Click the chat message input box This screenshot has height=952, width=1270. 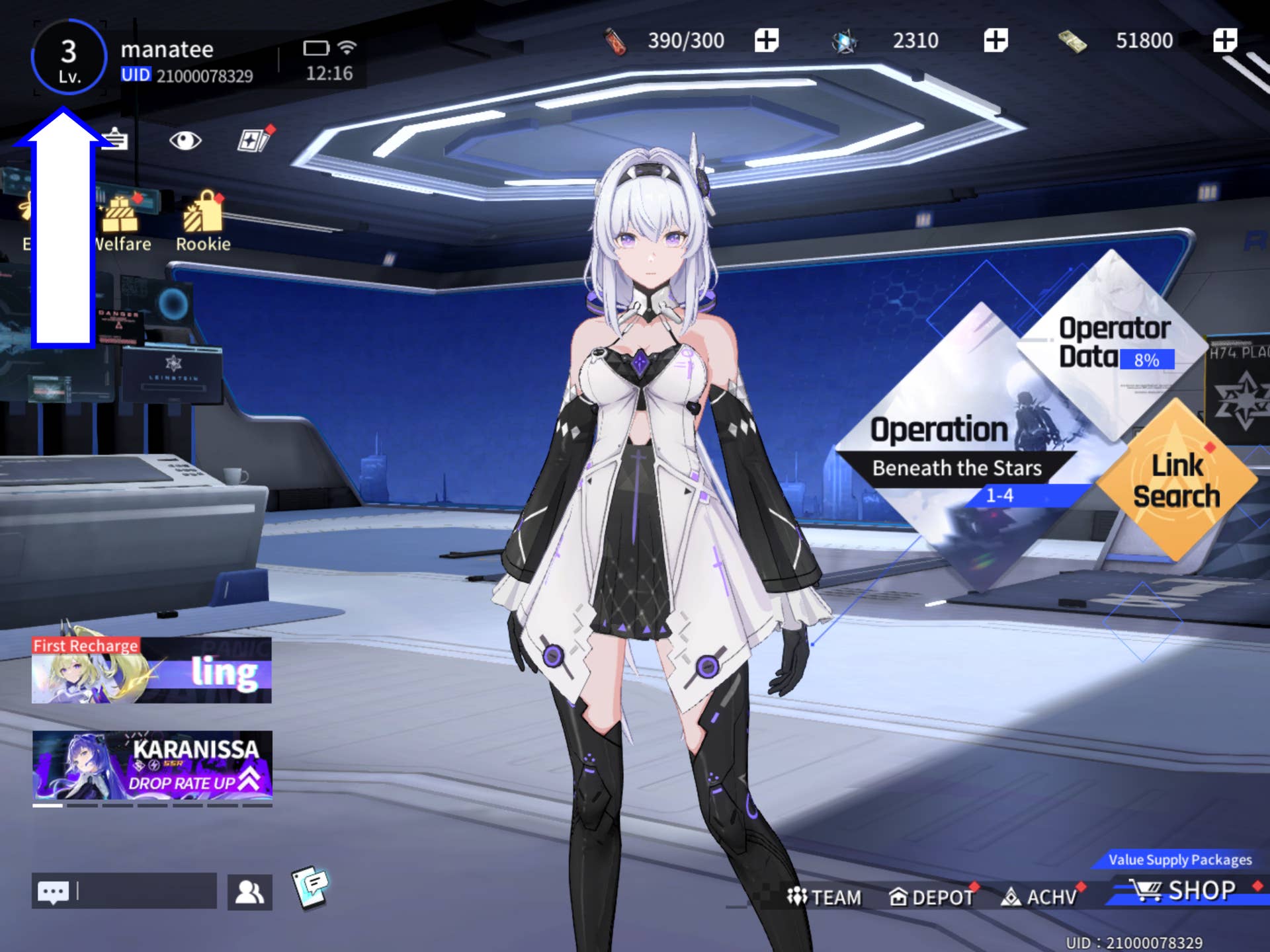[147, 891]
